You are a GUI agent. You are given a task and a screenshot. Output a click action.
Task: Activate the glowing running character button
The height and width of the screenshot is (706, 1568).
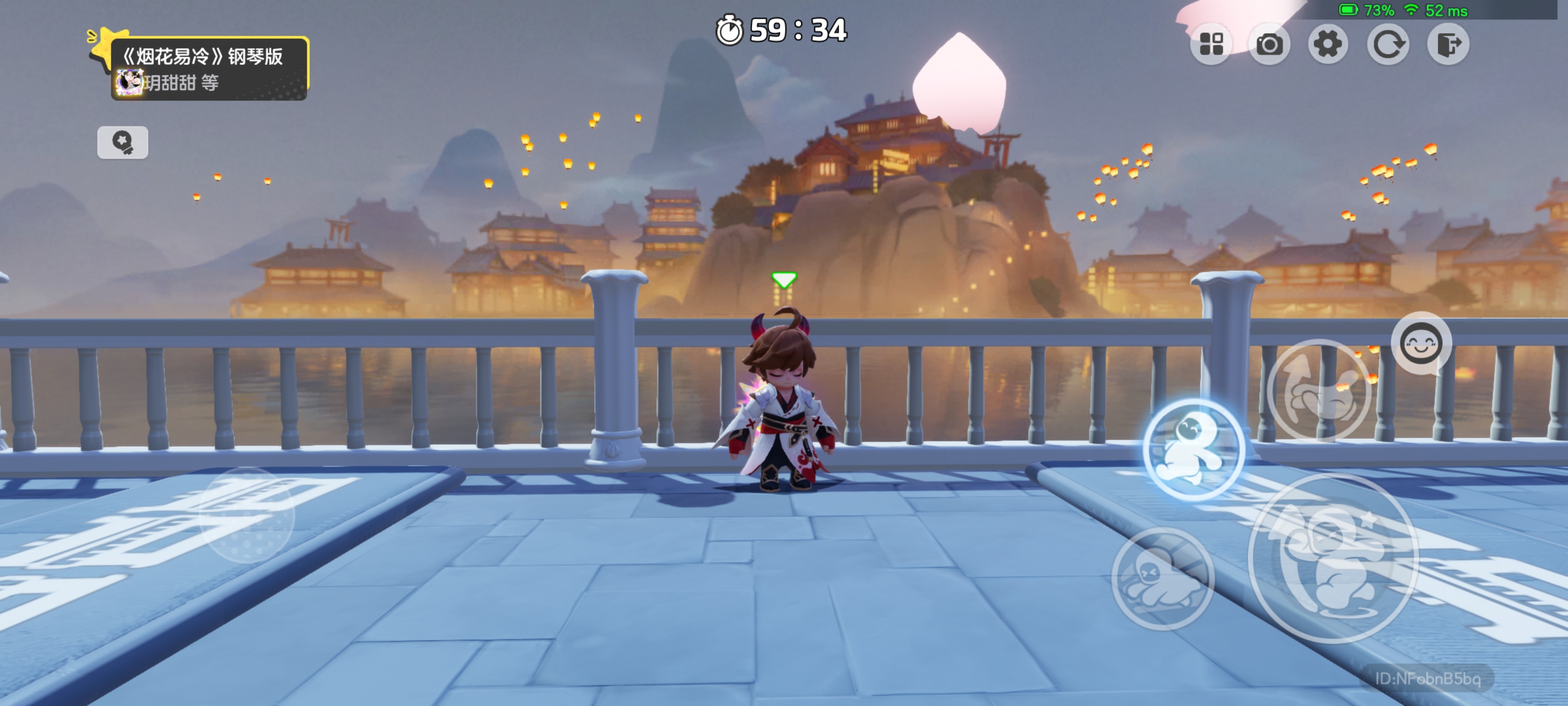[x=1193, y=450]
